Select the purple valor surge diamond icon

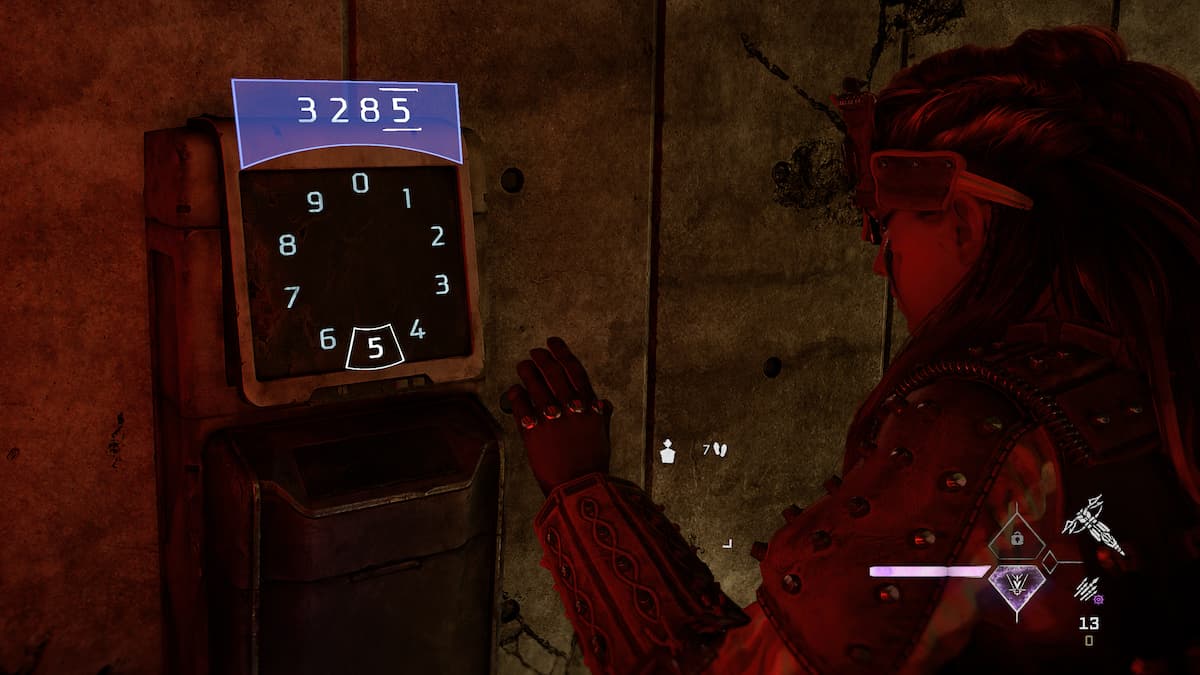[1016, 581]
